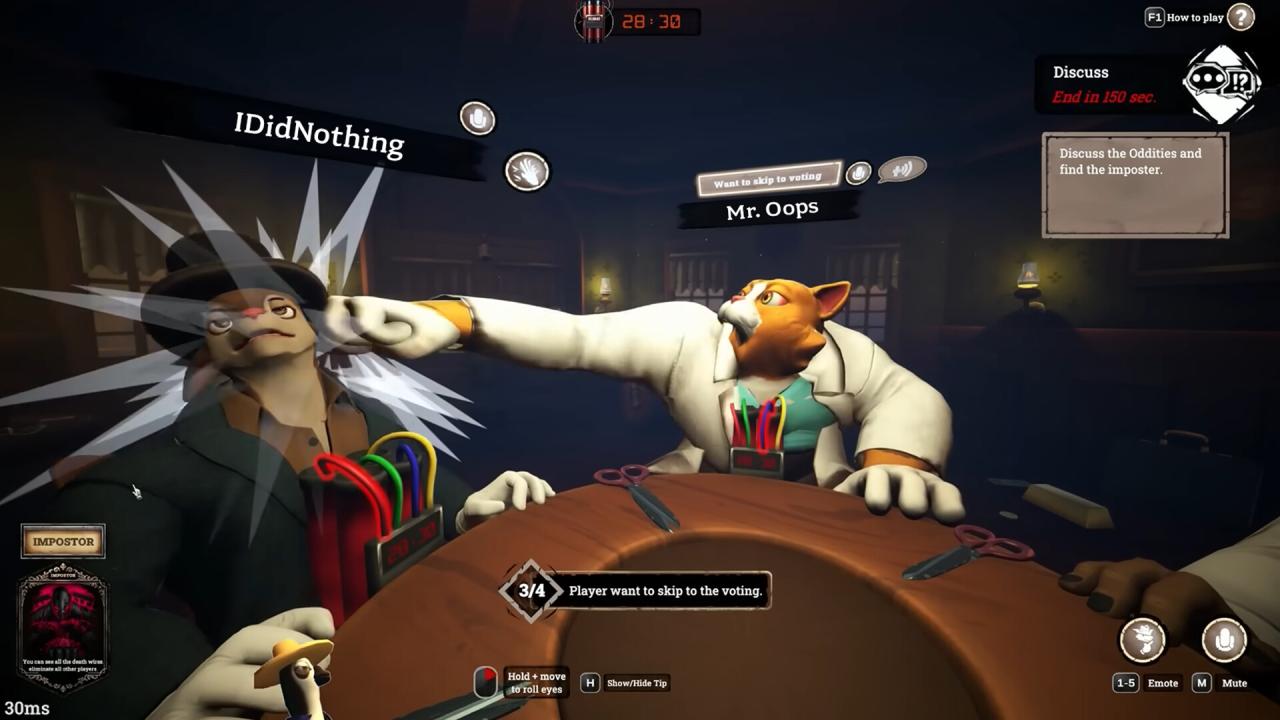Click IDidNothing's raised hand icon
Viewport: 1280px width, 720px height.
coord(527,172)
